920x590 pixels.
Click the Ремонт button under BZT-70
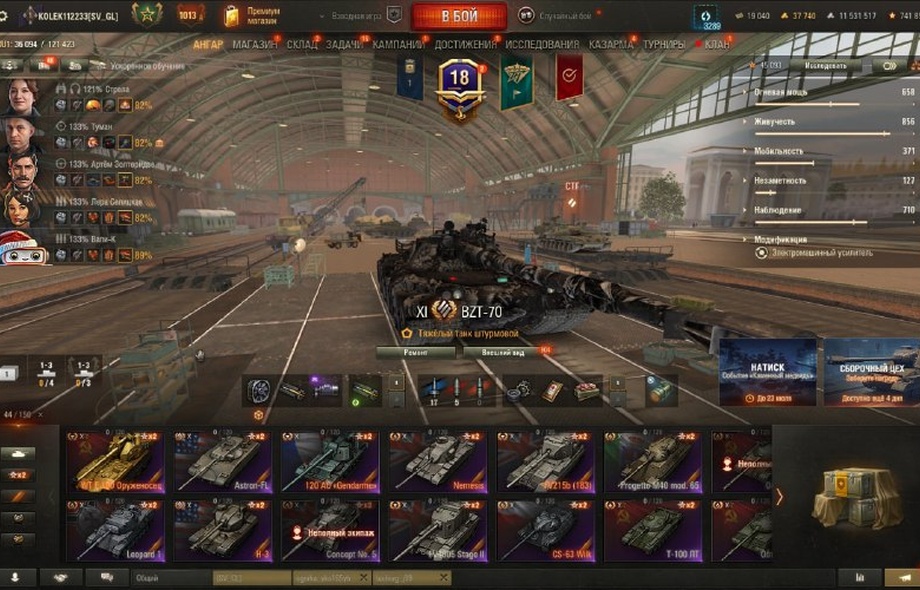tap(416, 352)
